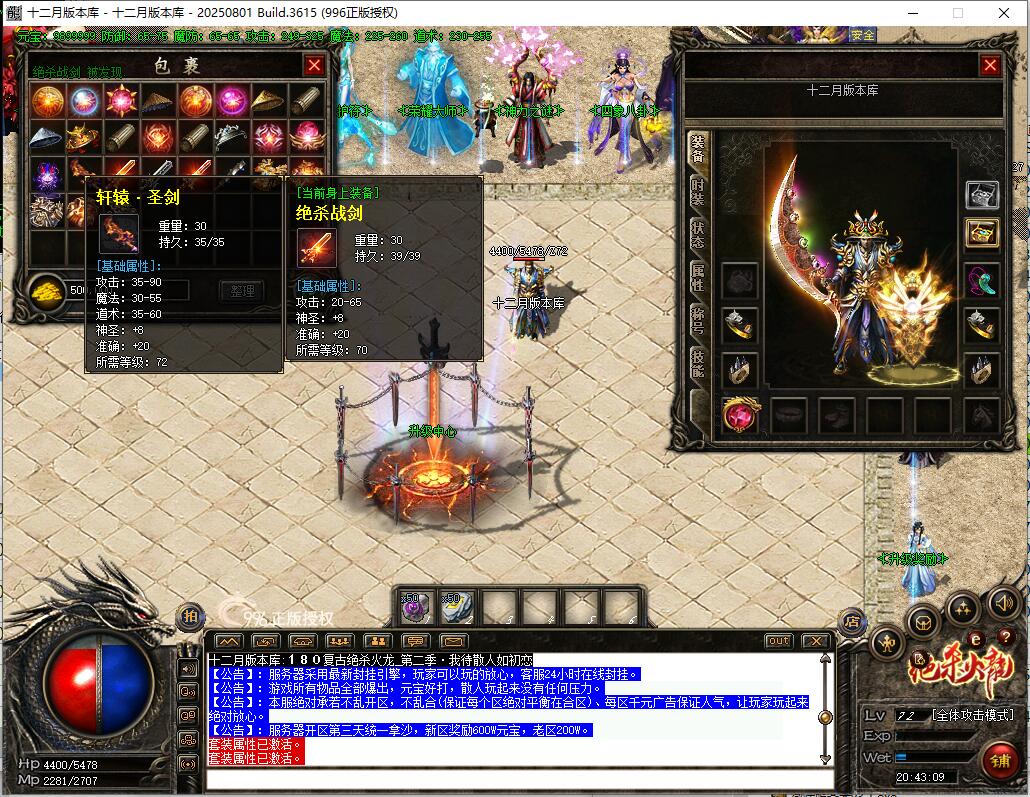Choose the purple demon mask bag item
The height and width of the screenshot is (797, 1030).
coord(47,174)
